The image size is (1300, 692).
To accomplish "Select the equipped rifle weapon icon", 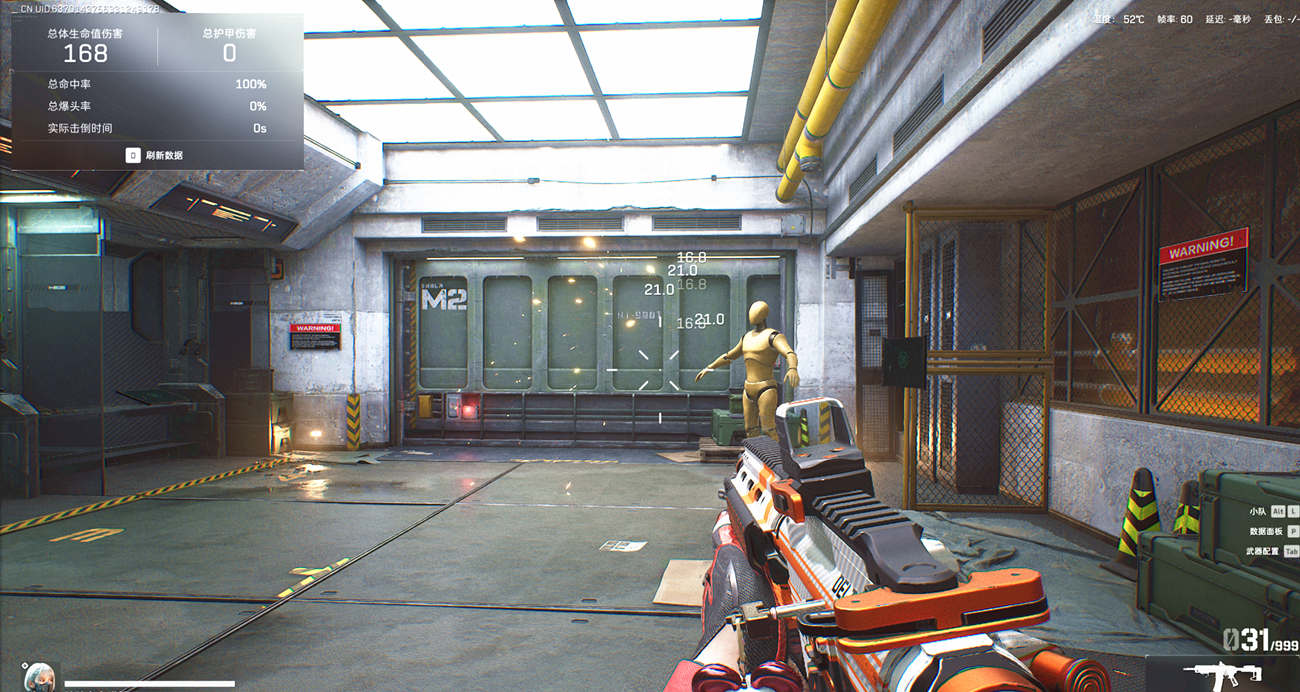I will pos(1220,673).
